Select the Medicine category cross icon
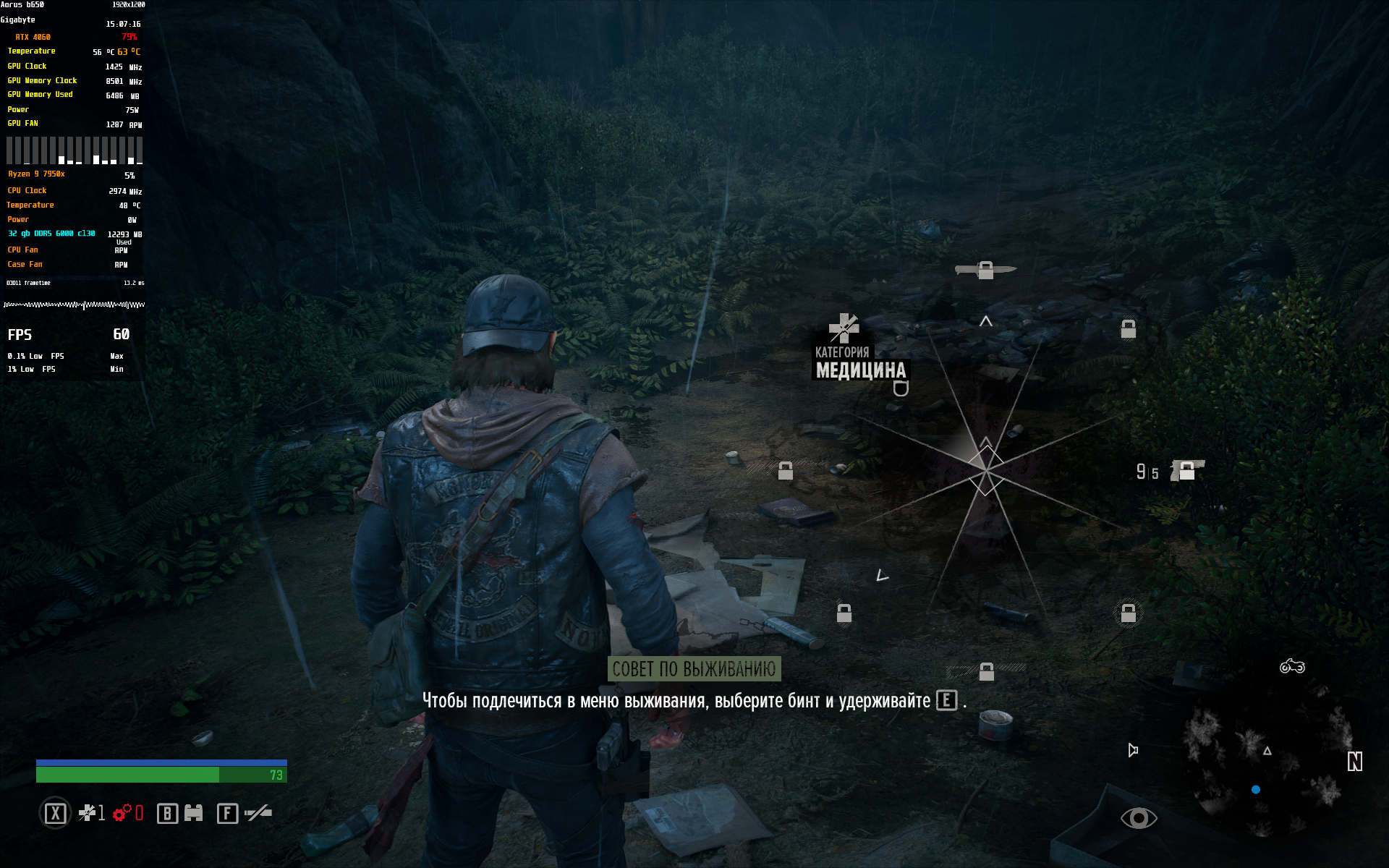This screenshot has width=1389, height=868. (x=844, y=328)
